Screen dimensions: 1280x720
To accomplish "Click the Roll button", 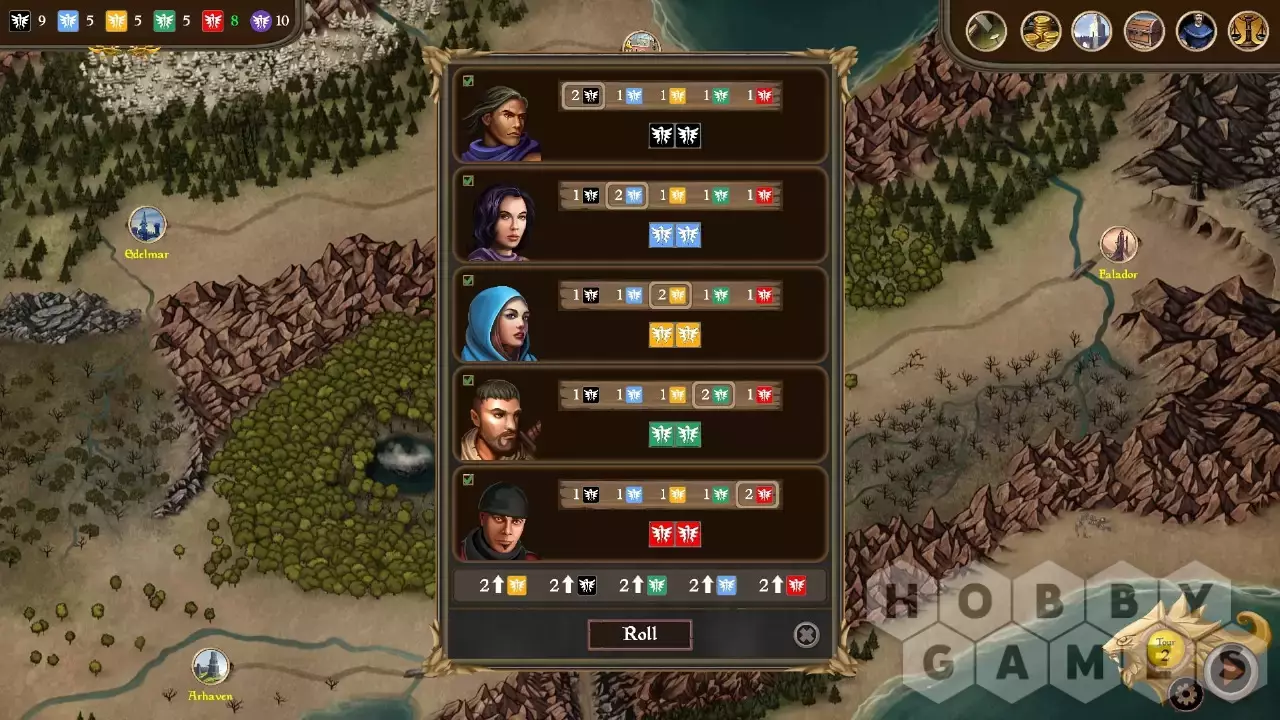I will pos(640,634).
